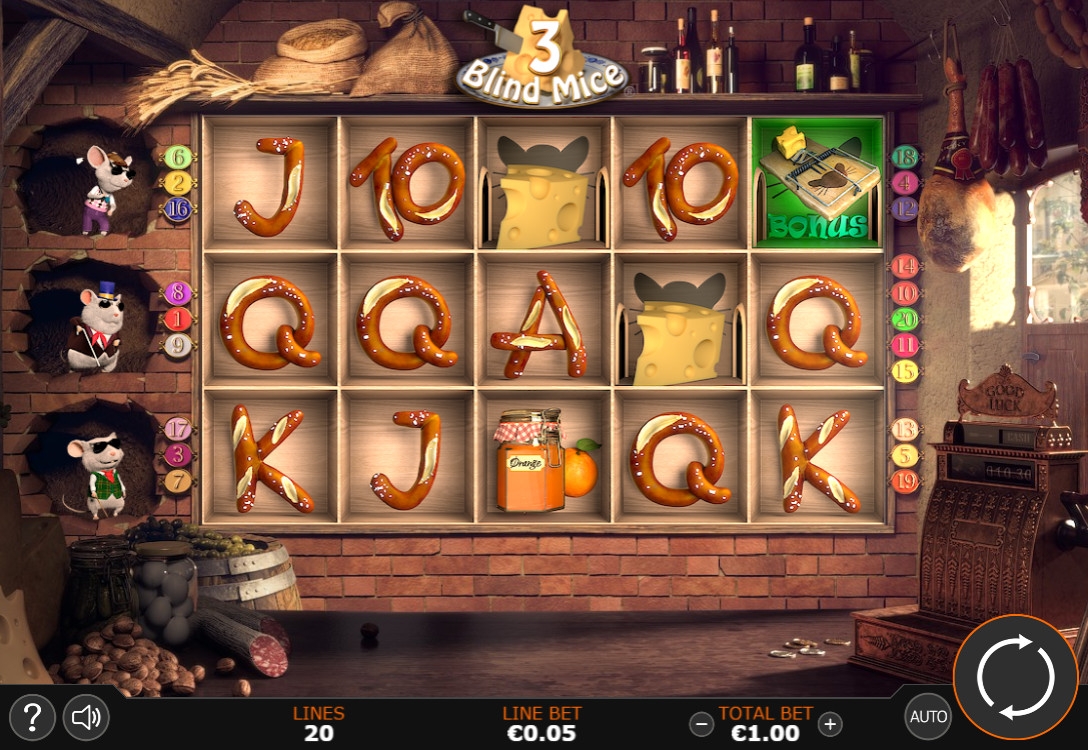Open the help question mark button
This screenshot has height=750, width=1088.
(x=32, y=716)
